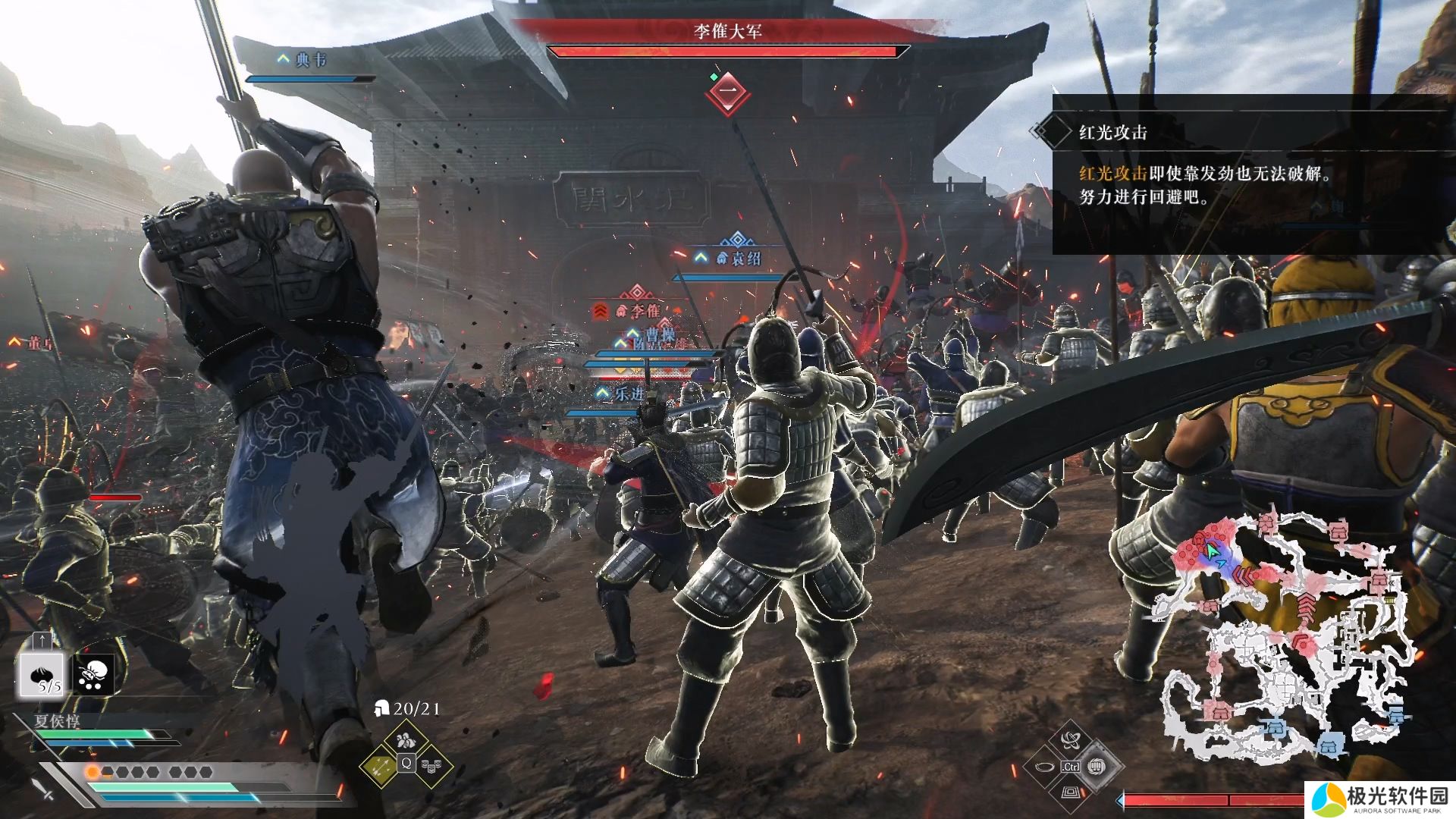The image size is (1456, 819).
Task: Open the 红光攻击 tutorial tip panel
Action: pos(1251,174)
